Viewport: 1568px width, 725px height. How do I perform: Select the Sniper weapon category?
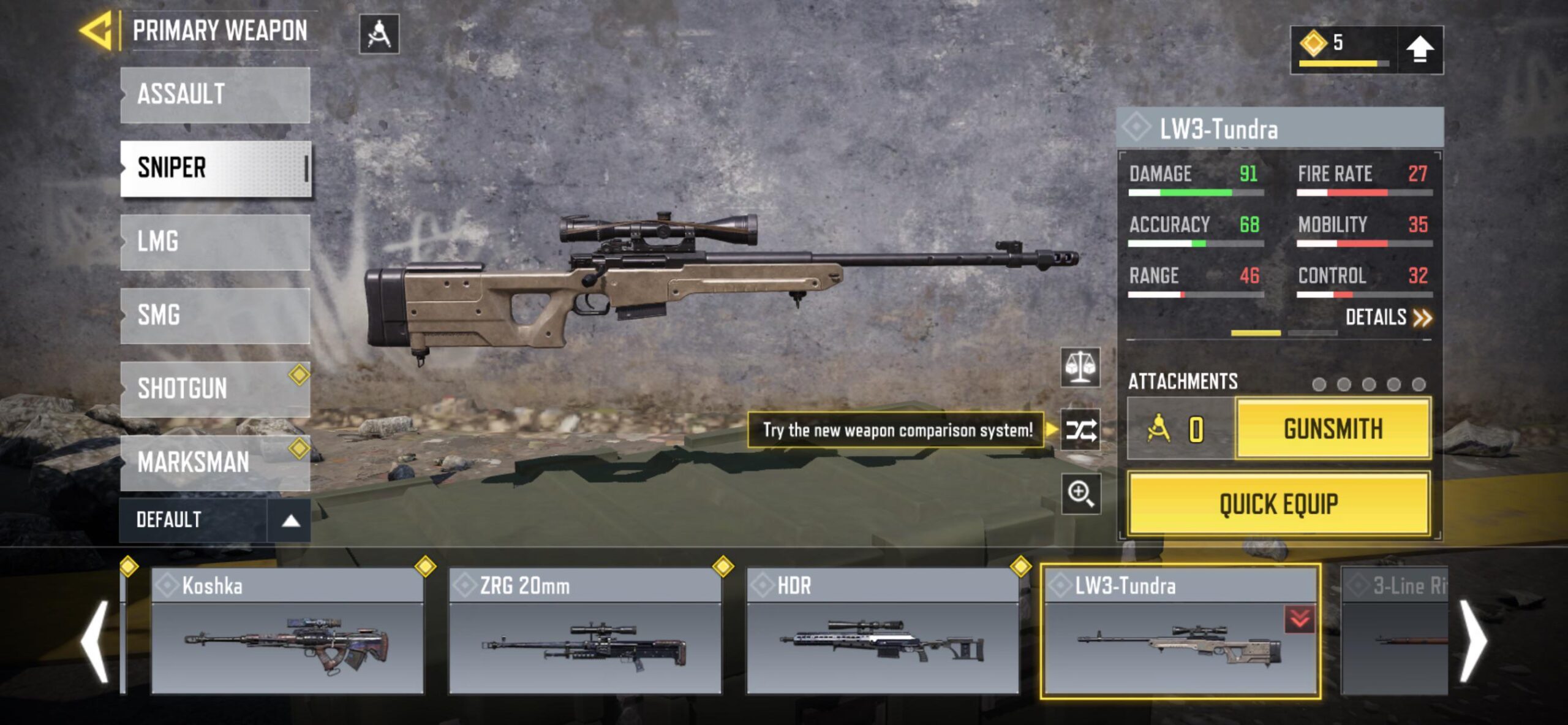tap(215, 169)
